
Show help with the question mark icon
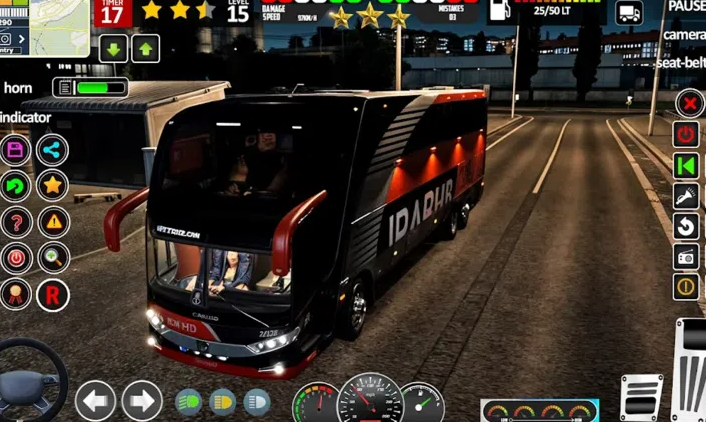(x=16, y=221)
